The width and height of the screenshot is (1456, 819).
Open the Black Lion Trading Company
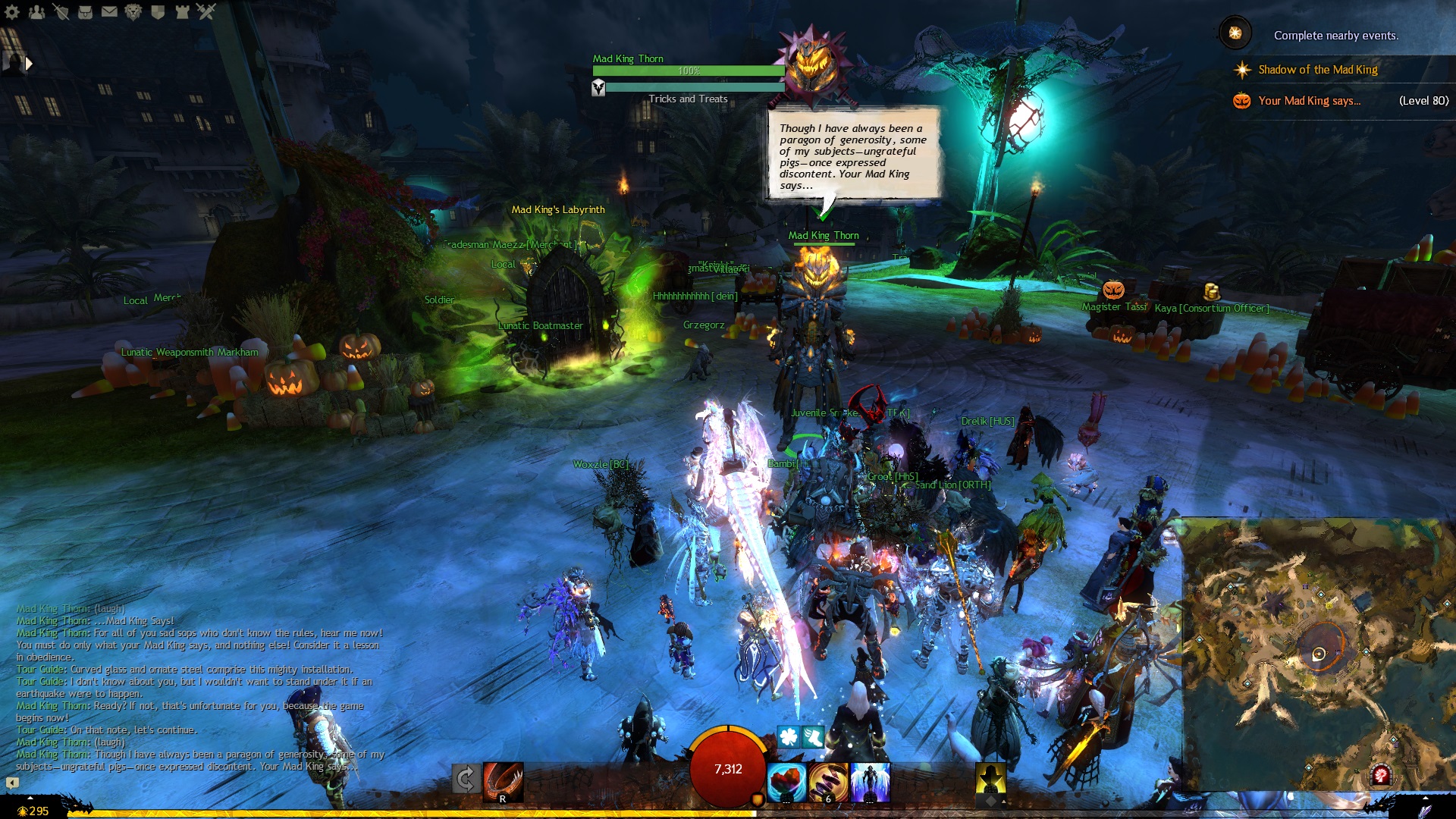click(133, 11)
